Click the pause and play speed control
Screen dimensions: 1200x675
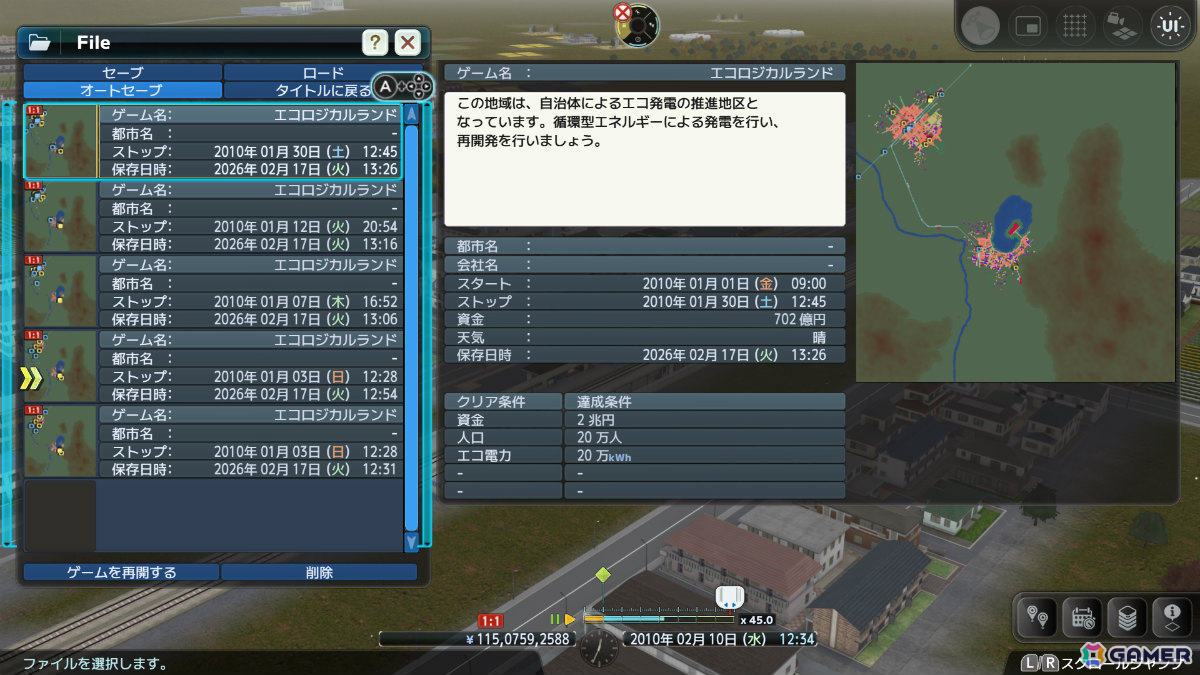coord(562,619)
